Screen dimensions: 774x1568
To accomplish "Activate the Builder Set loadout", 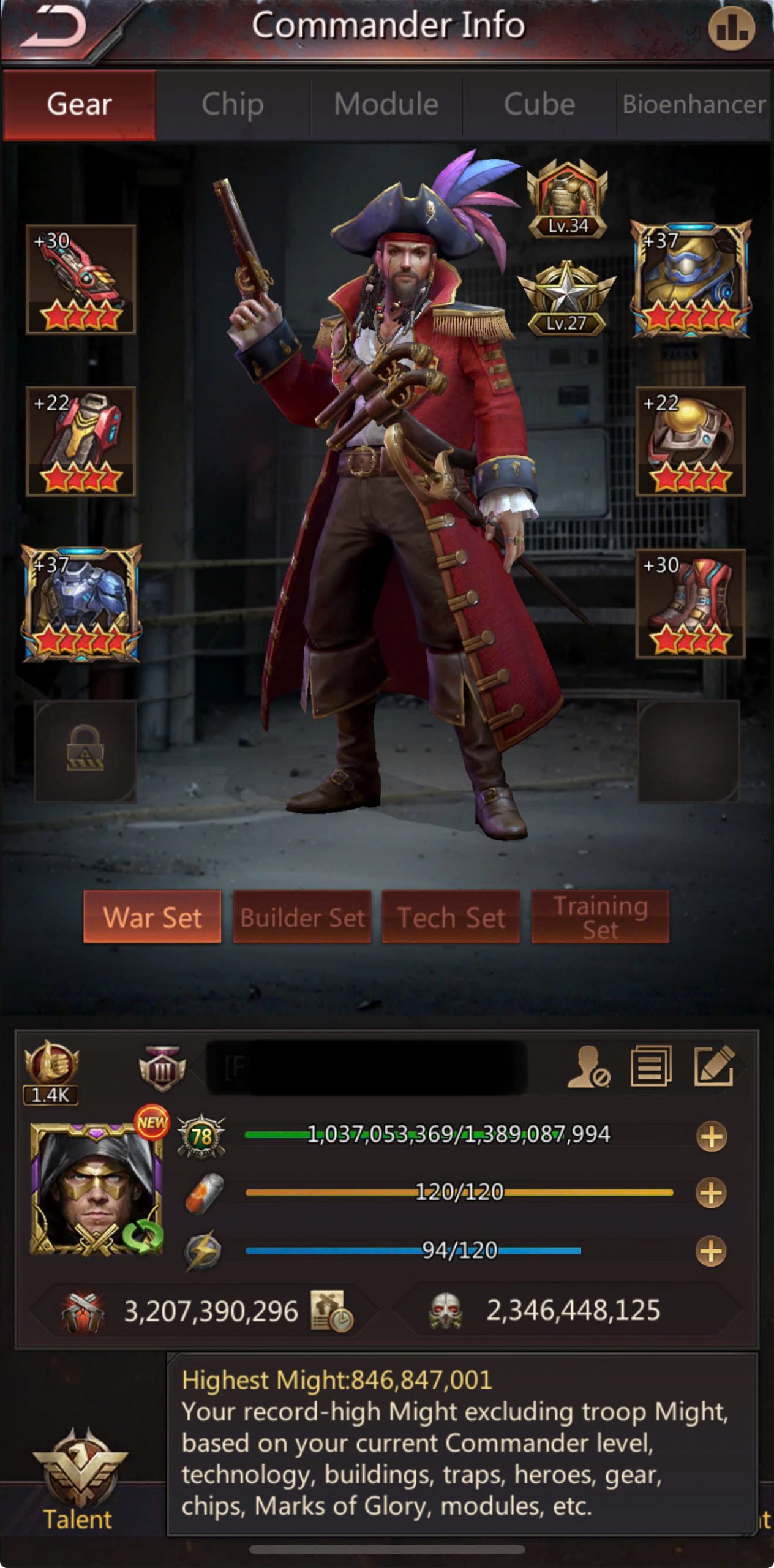I will point(302,917).
